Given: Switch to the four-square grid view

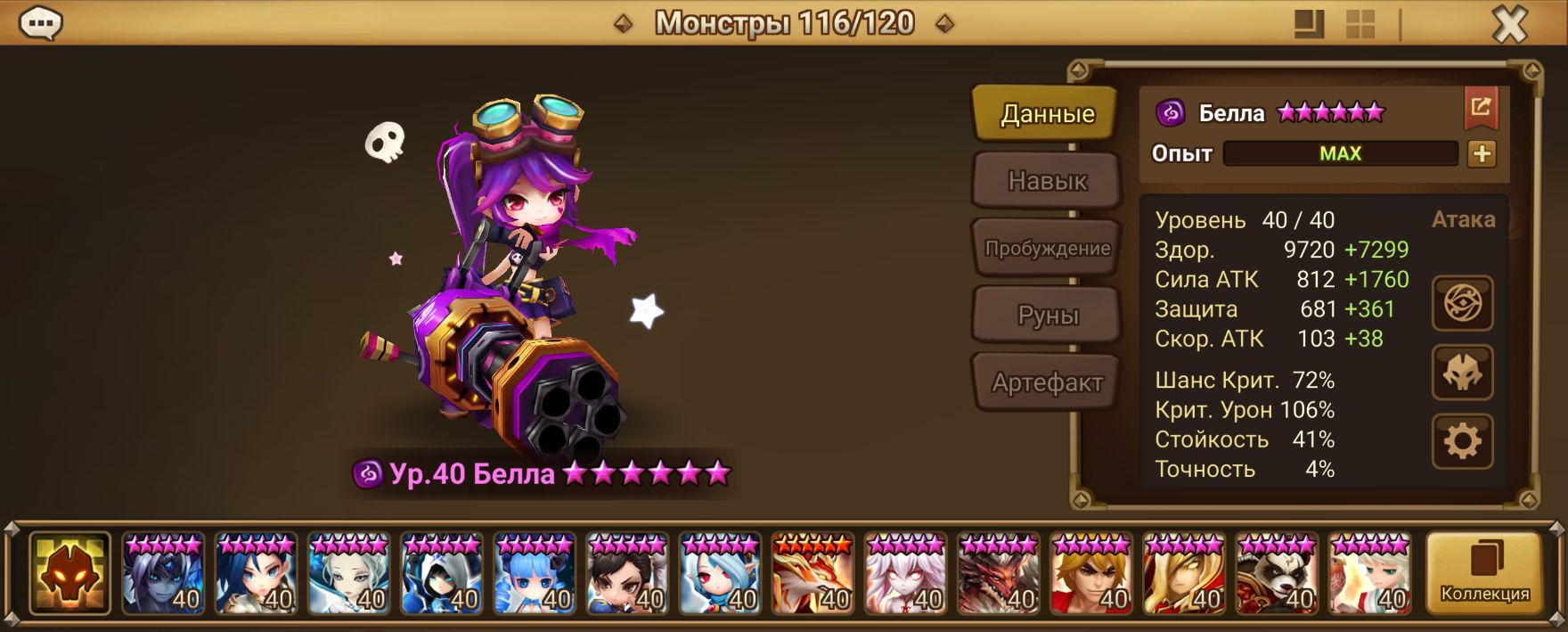Looking at the screenshot, I should pyautogui.click(x=1360, y=25).
